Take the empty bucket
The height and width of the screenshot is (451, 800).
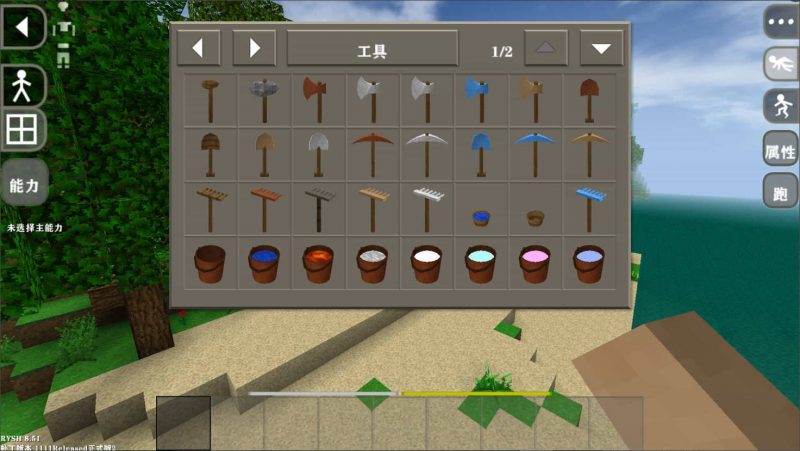(x=211, y=264)
